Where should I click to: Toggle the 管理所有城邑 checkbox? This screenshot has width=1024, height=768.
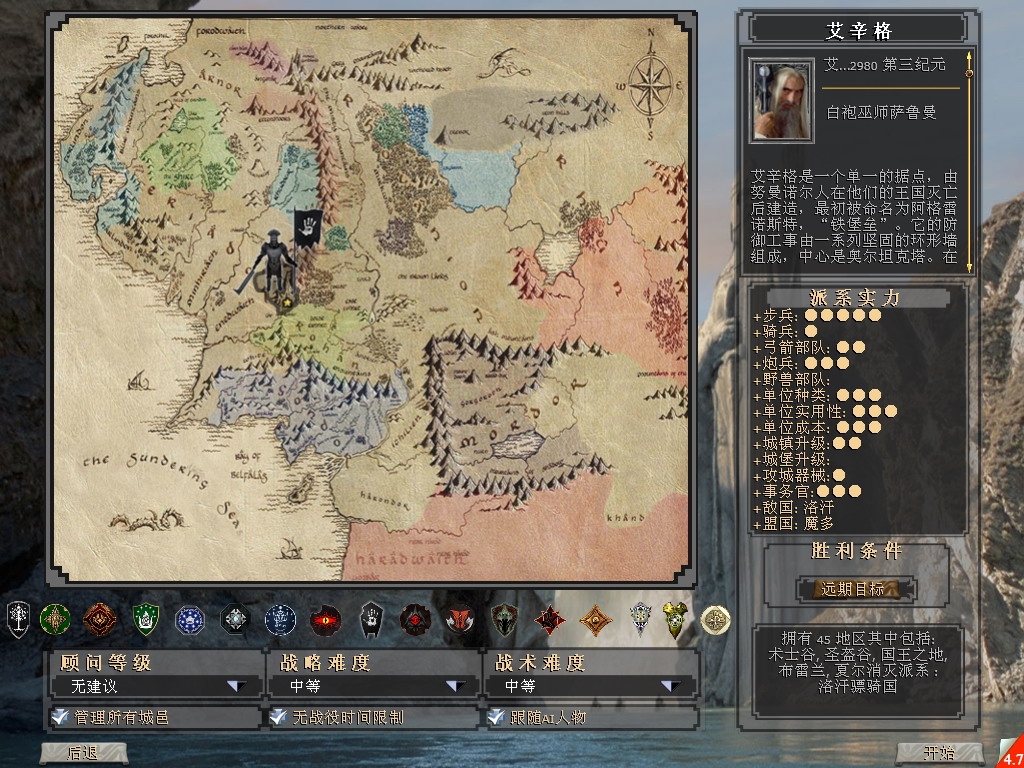click(60, 717)
